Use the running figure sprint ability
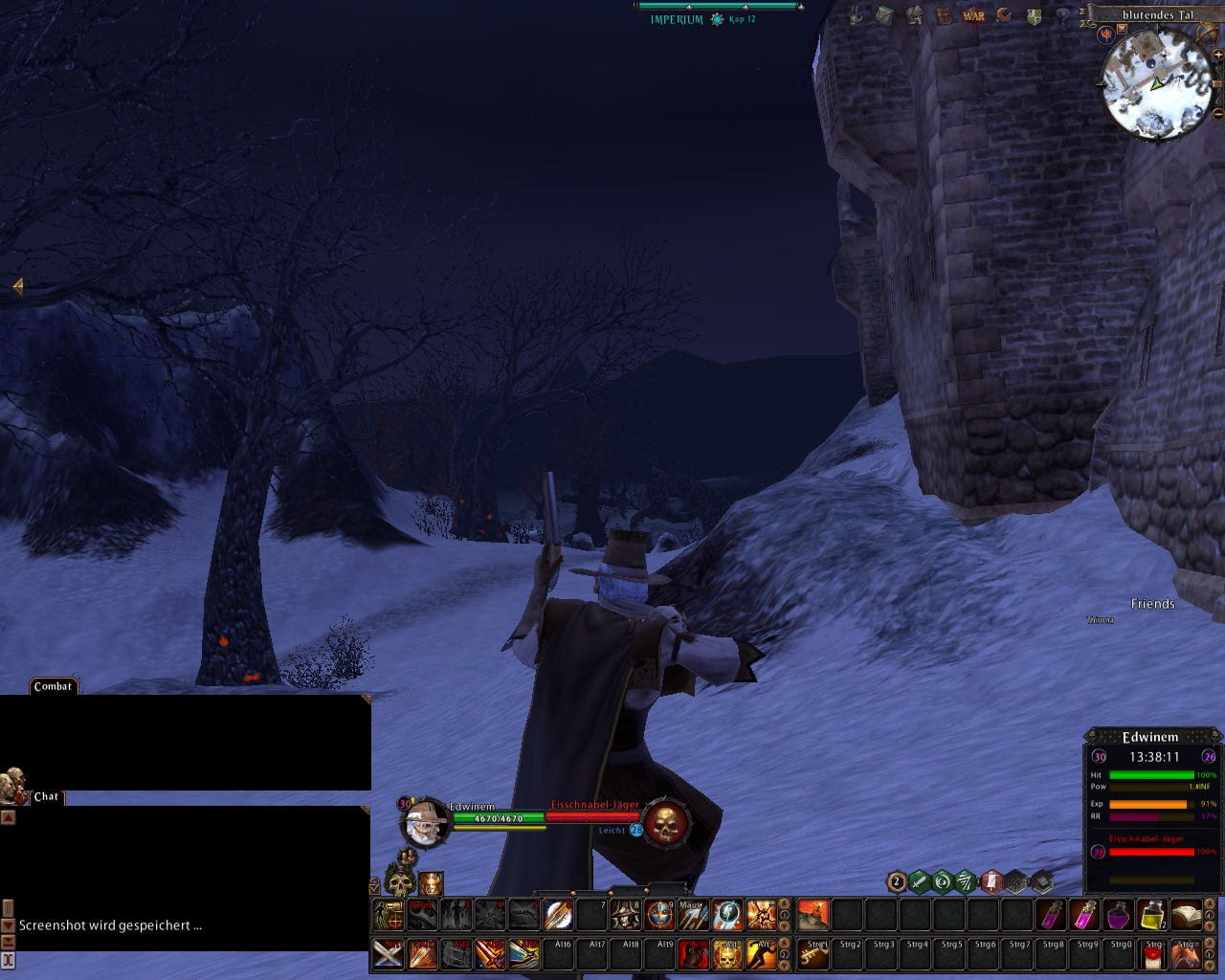The image size is (1225, 980). pos(761,954)
